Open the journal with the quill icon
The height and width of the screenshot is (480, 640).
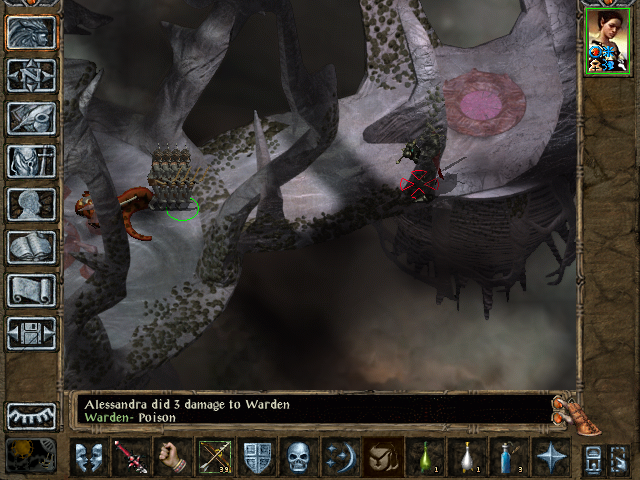pyautogui.click(x=31, y=118)
